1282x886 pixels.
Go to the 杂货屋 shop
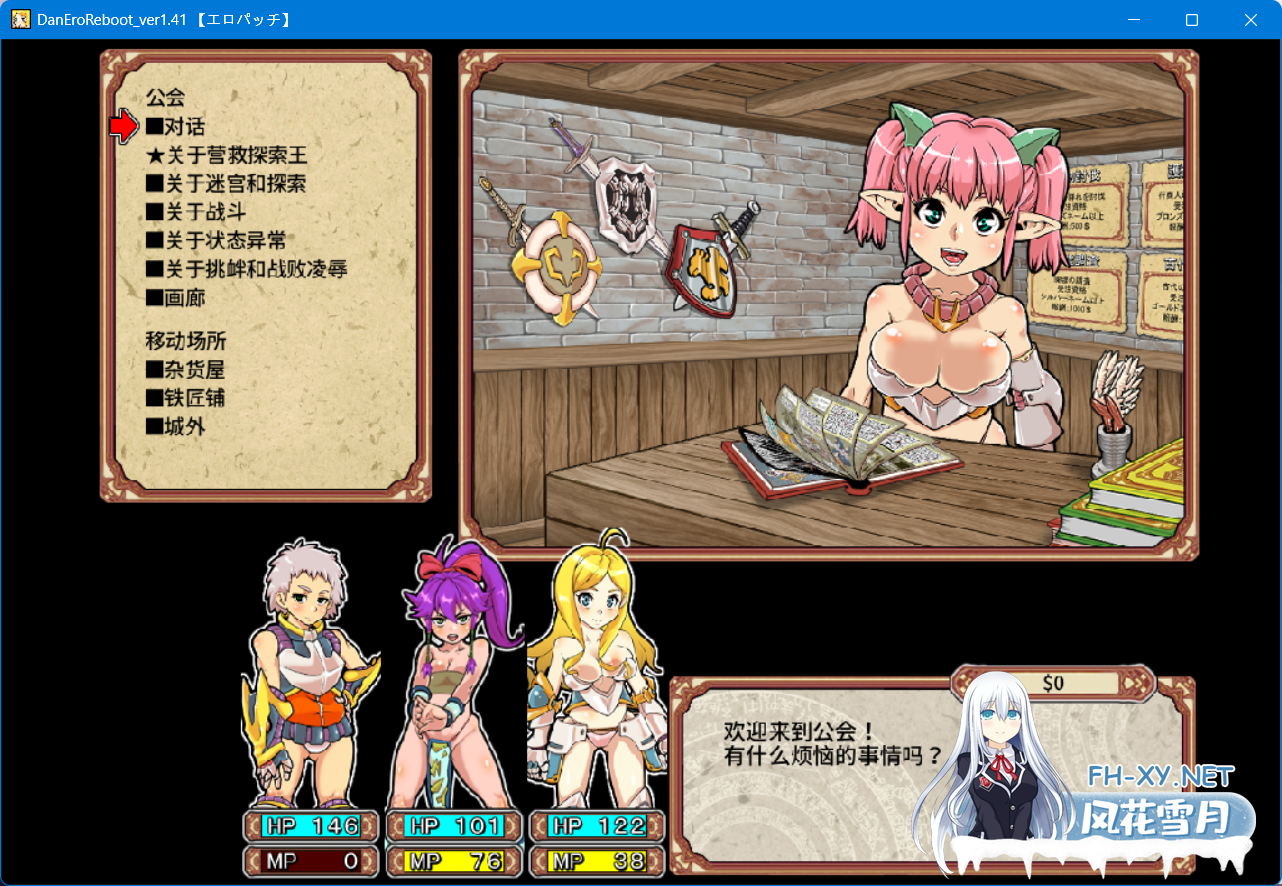tap(185, 370)
